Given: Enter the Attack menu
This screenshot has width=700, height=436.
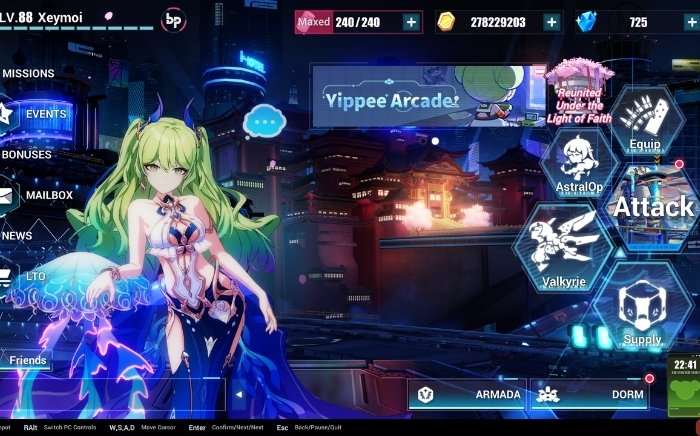Looking at the screenshot, I should [x=654, y=207].
